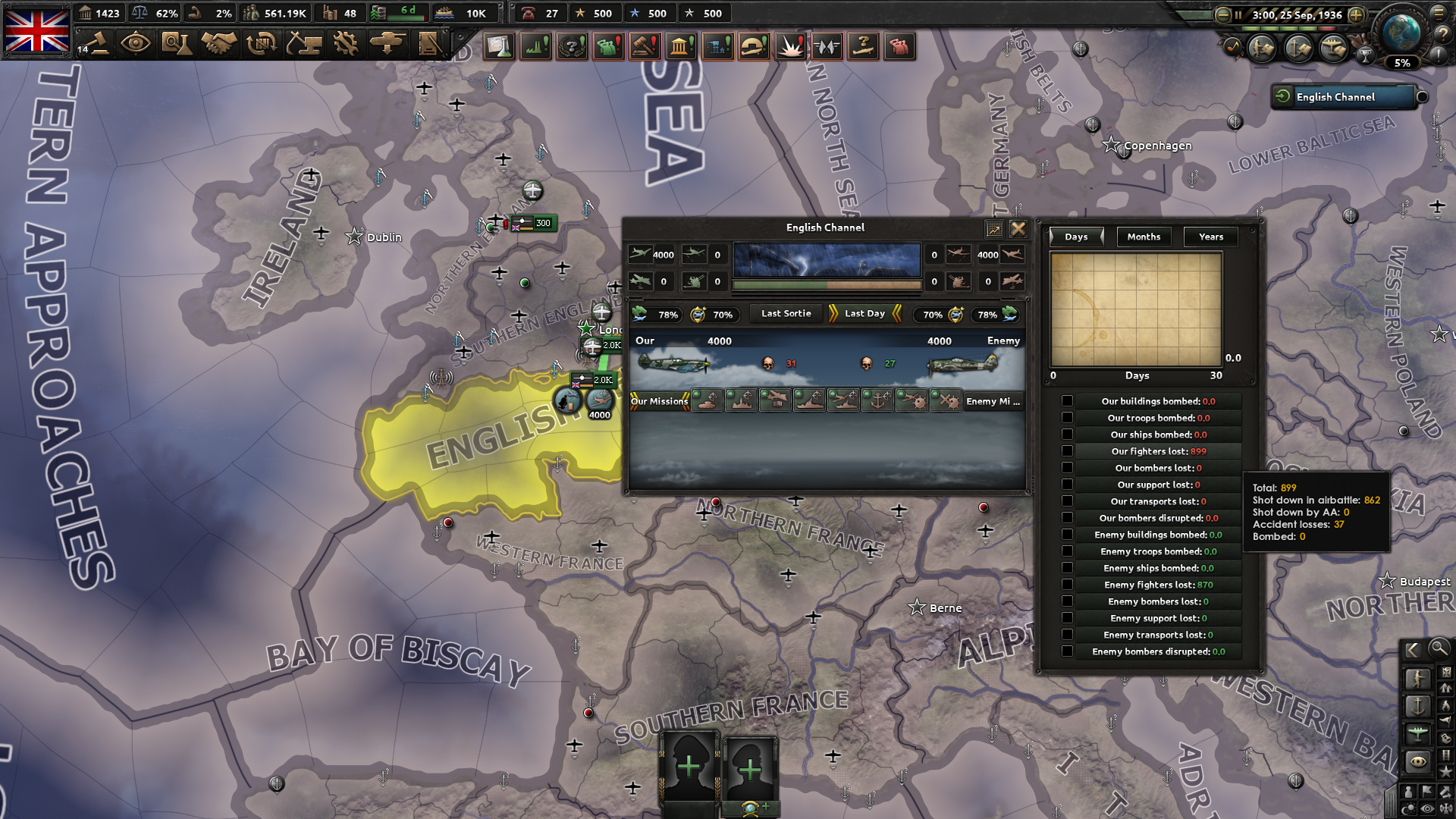Enable the checkbox for Enemy fighters lost
1456x819 pixels.
tap(1068, 585)
